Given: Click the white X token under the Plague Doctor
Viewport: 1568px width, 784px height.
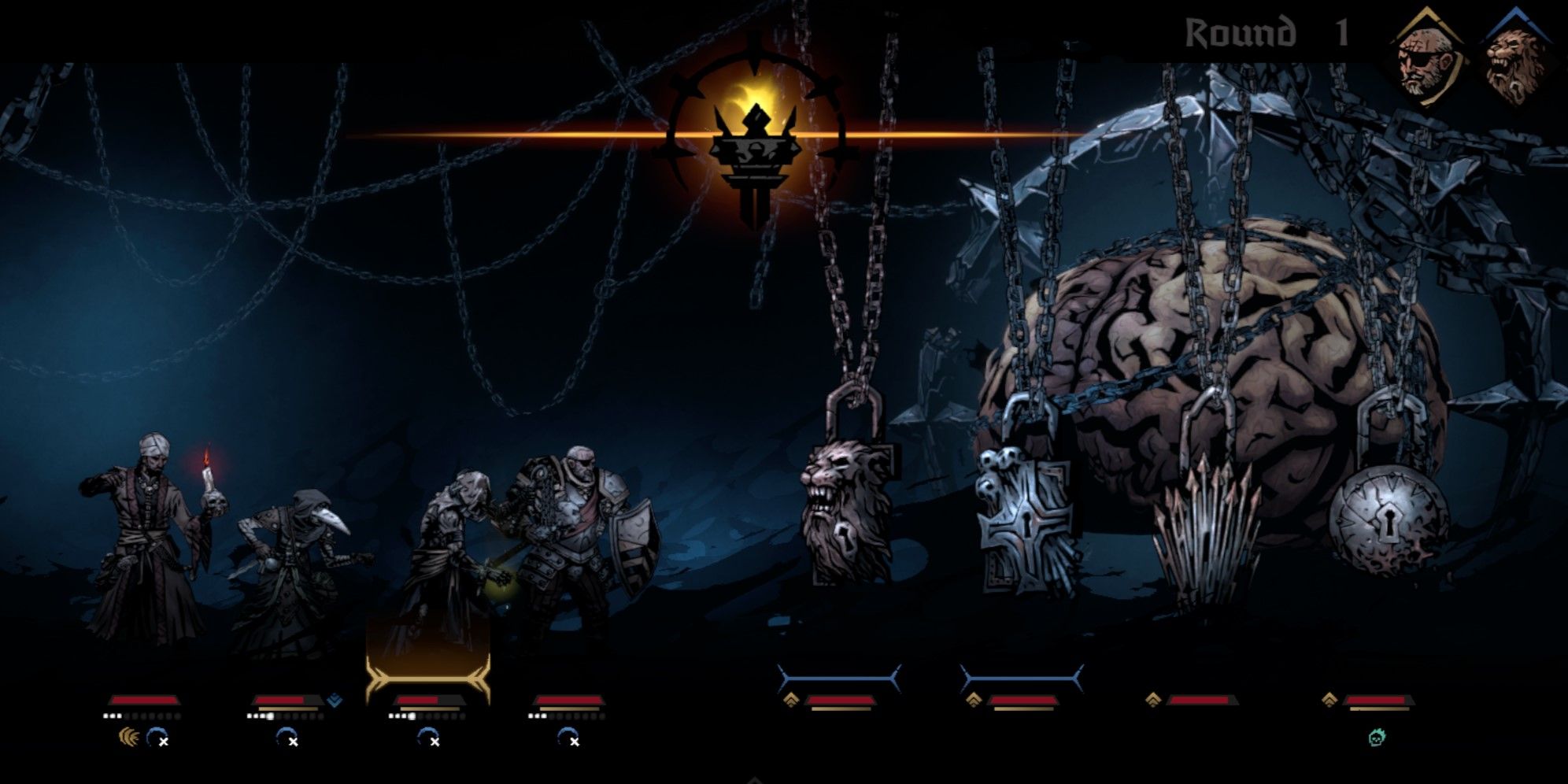Looking at the screenshot, I should [294, 741].
